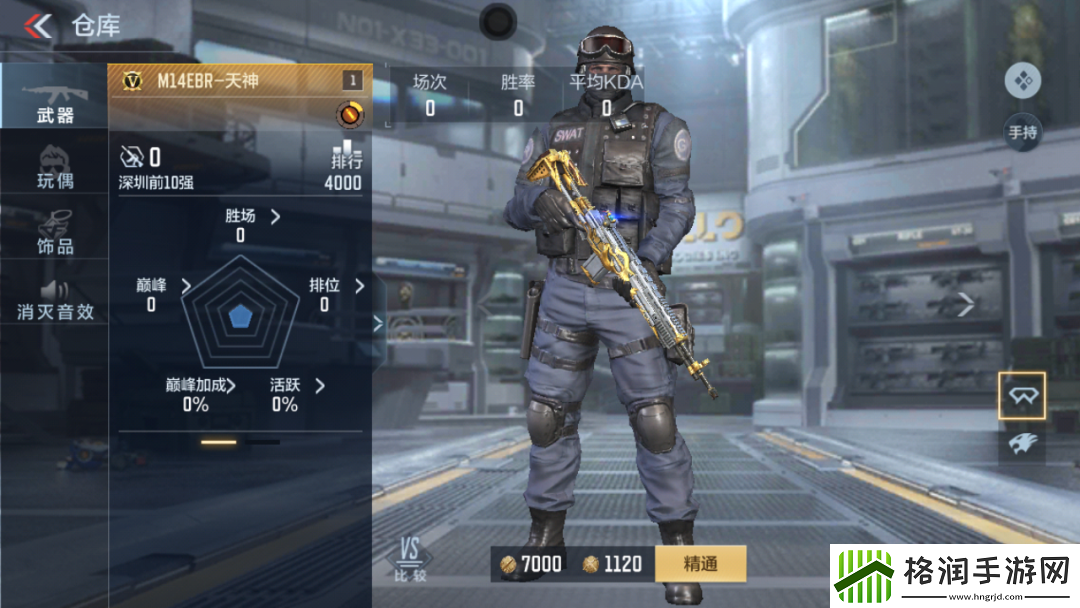Screen dimensions: 1080x608
Task: Open the 活跃 activity stat details
Action: coord(320,385)
